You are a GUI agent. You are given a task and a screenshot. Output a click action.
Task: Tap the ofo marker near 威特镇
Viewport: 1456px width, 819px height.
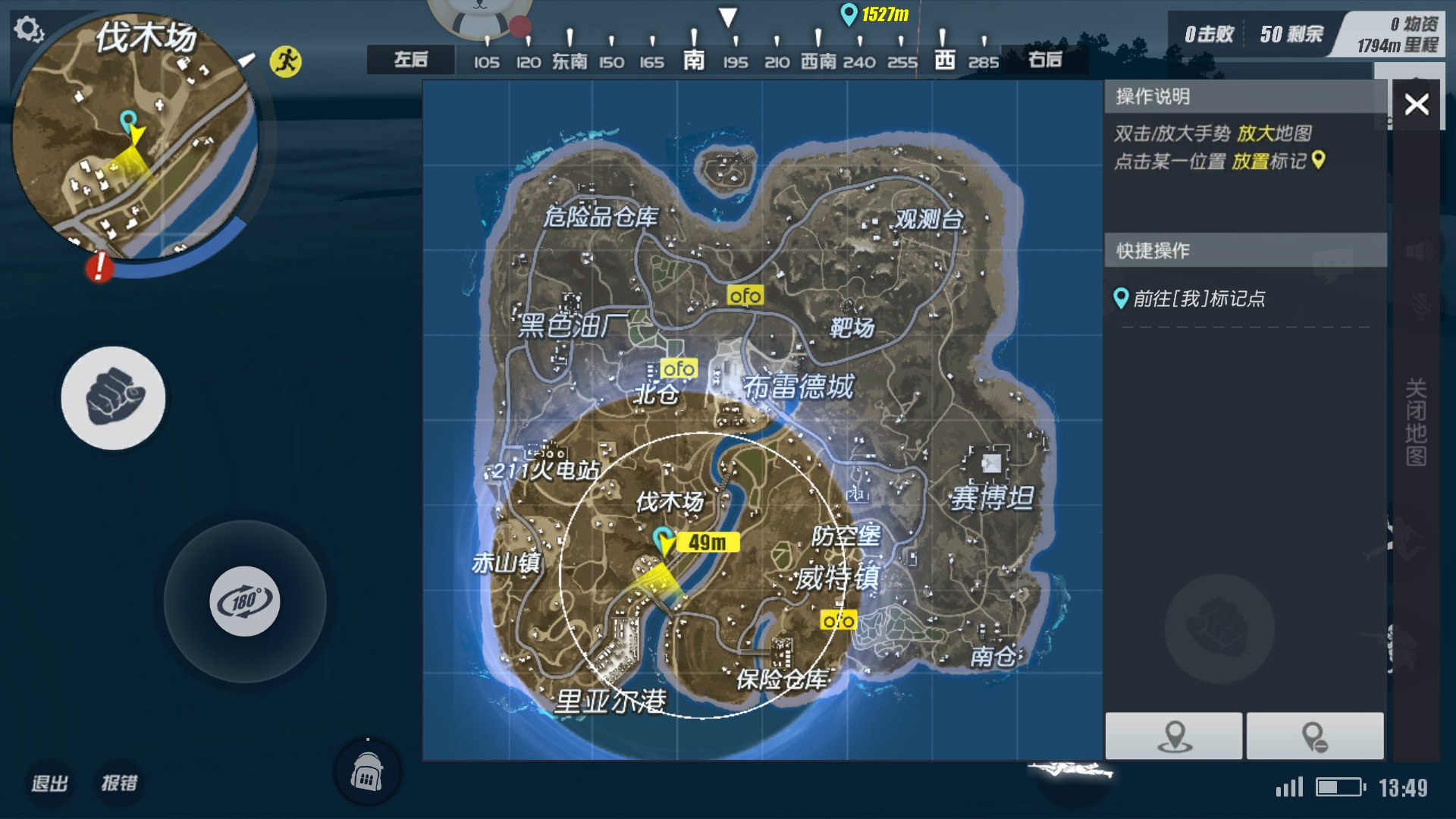click(838, 620)
